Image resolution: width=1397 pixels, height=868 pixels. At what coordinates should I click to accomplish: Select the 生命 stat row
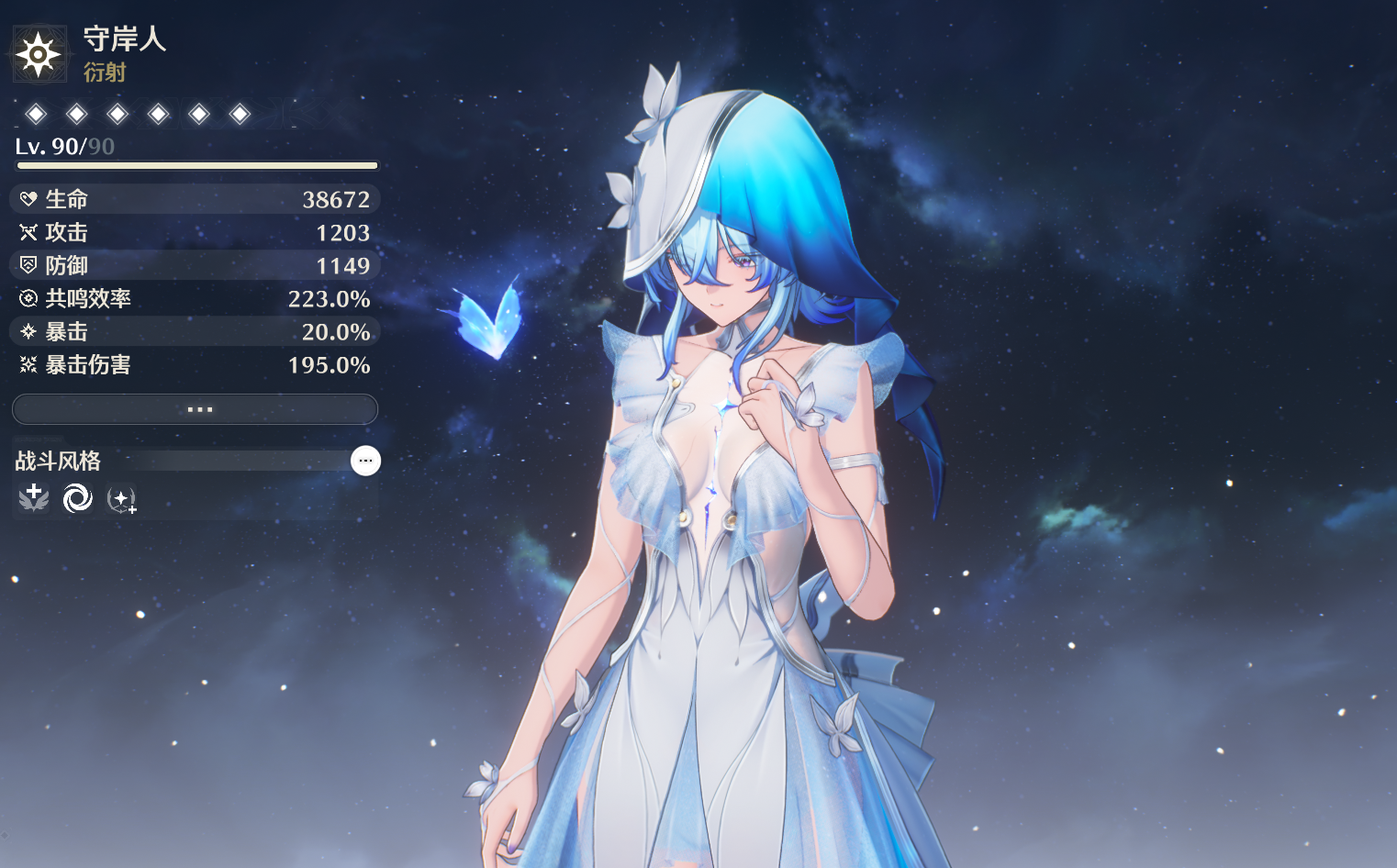[195, 199]
